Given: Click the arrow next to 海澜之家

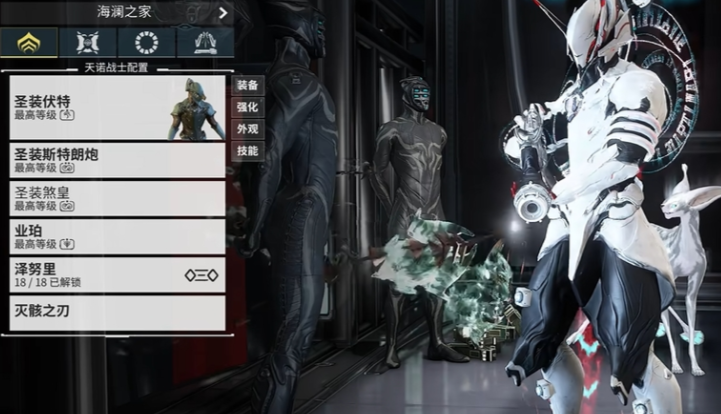Looking at the screenshot, I should [223, 13].
